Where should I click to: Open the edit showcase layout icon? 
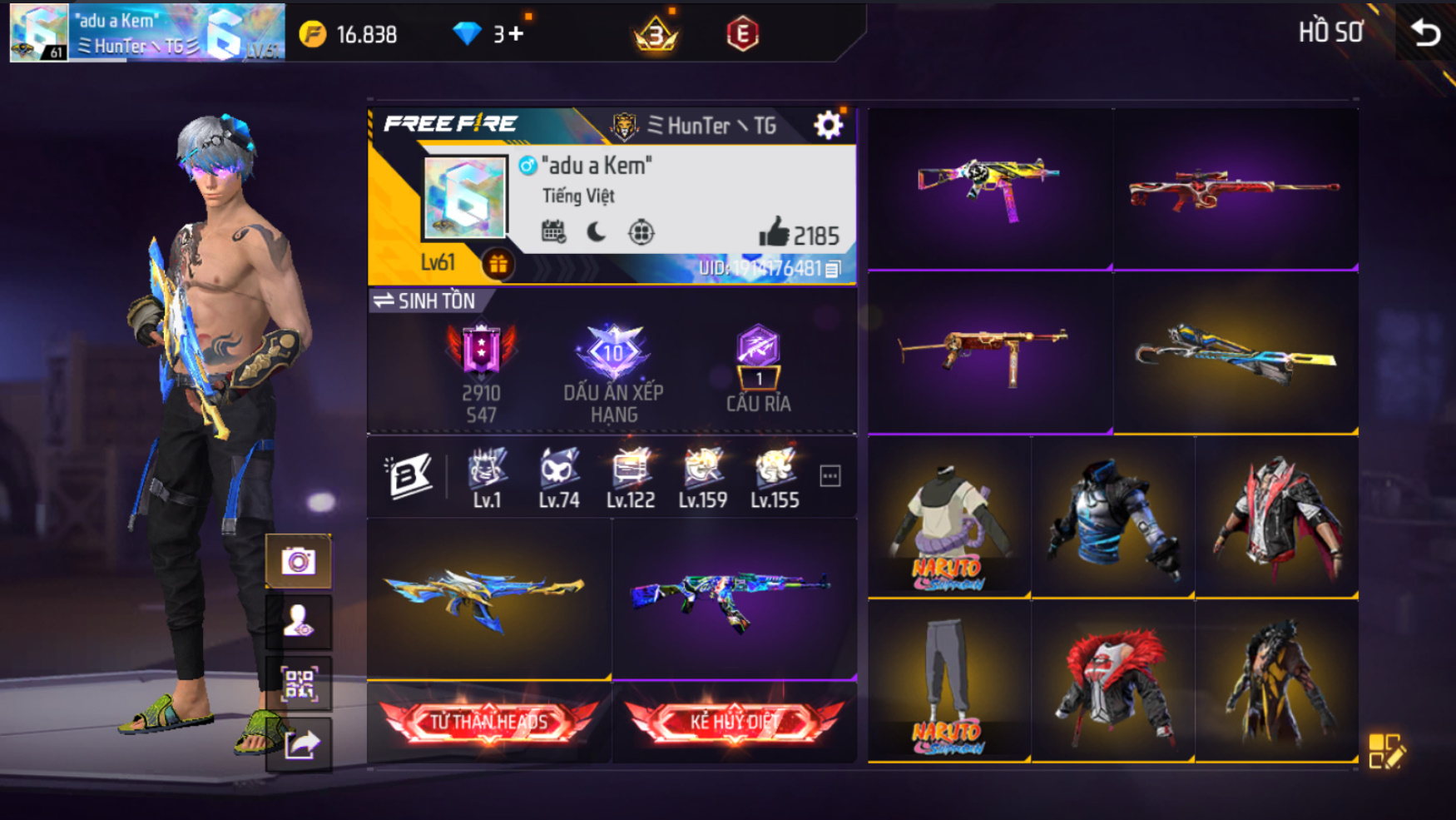1385,750
